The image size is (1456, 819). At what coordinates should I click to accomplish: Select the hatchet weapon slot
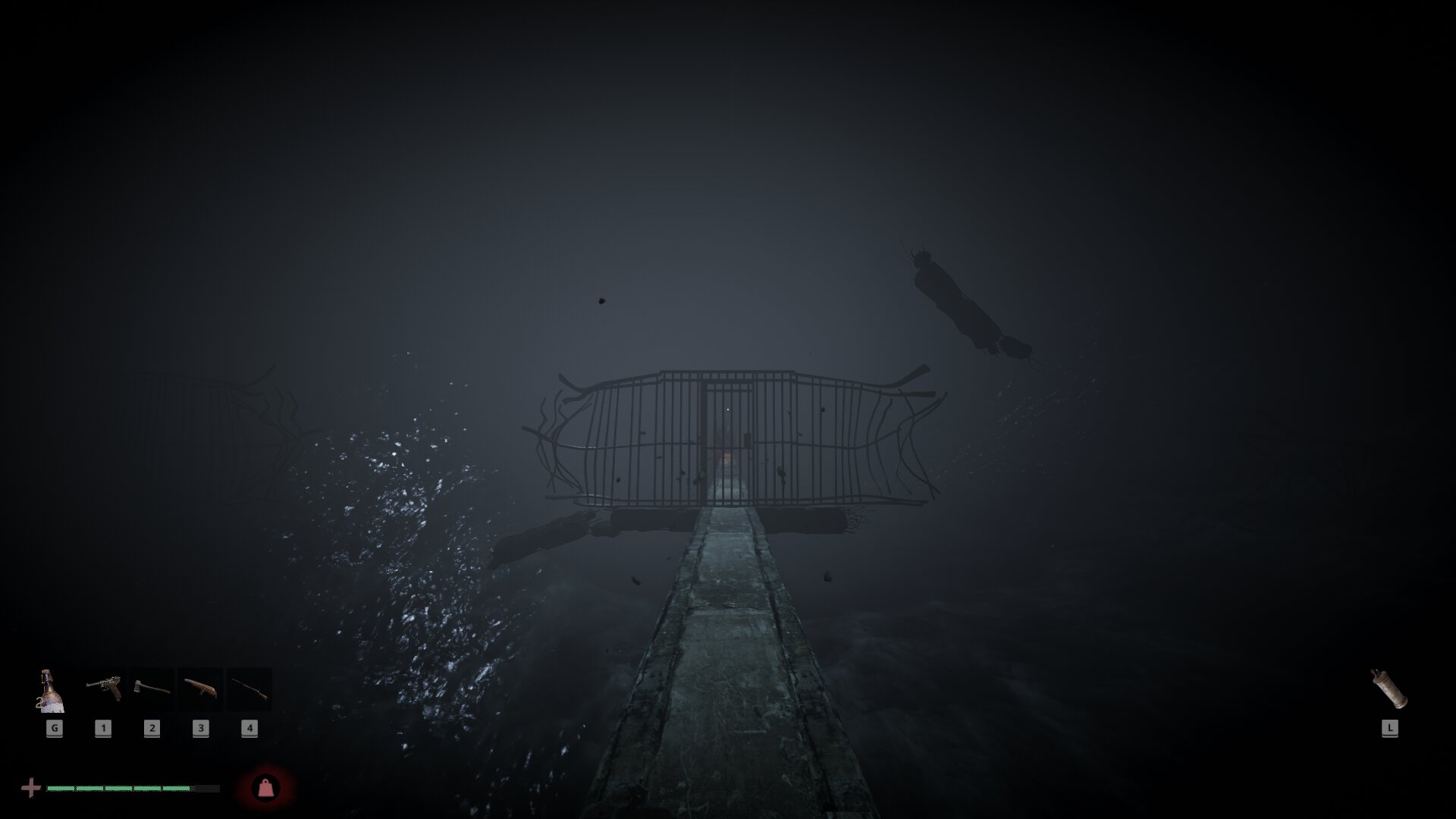(152, 689)
